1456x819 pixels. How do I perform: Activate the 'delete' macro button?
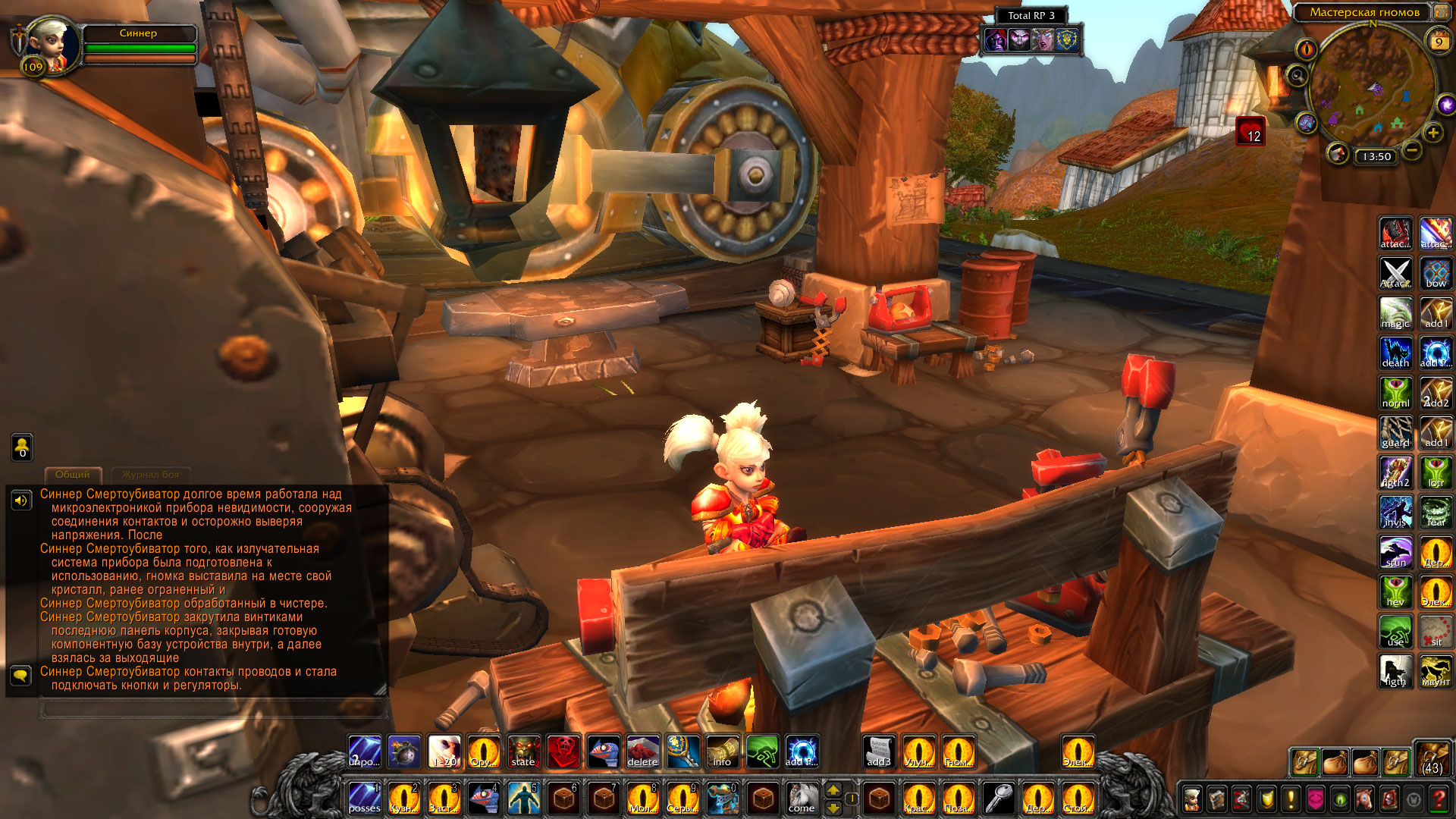point(642,752)
